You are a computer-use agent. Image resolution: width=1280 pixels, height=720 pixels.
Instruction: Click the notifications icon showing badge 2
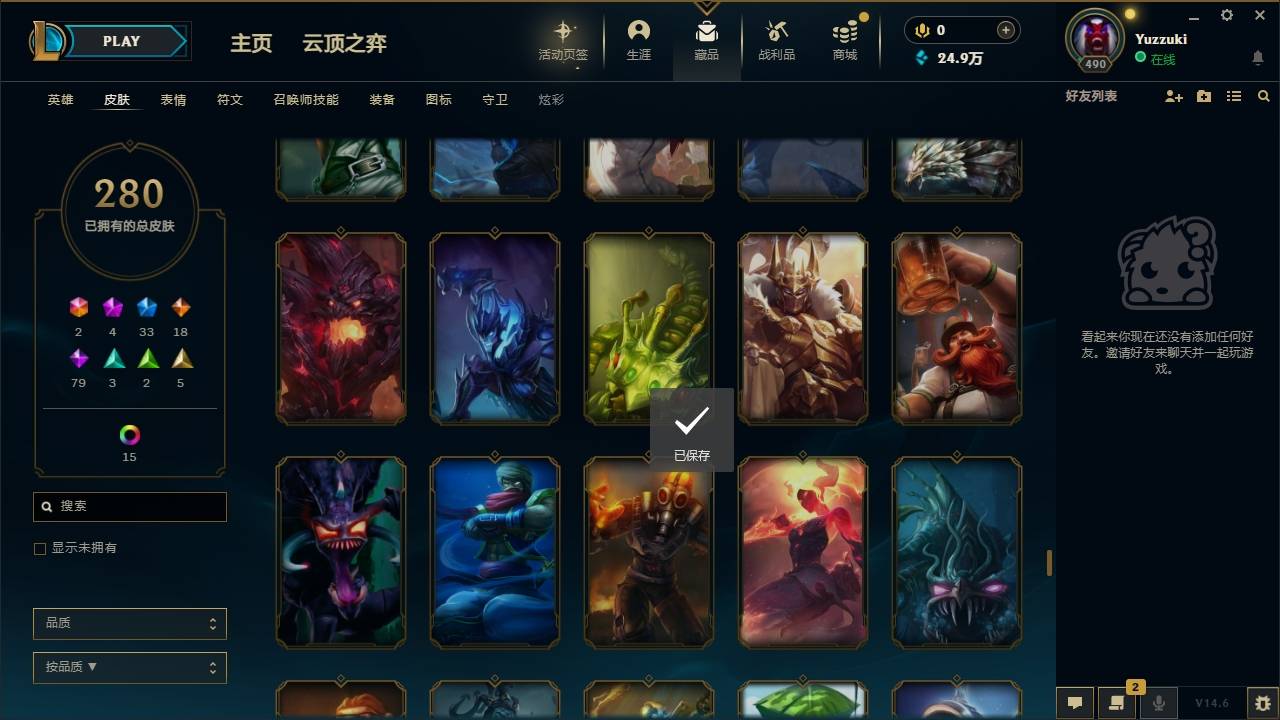coord(1117,703)
